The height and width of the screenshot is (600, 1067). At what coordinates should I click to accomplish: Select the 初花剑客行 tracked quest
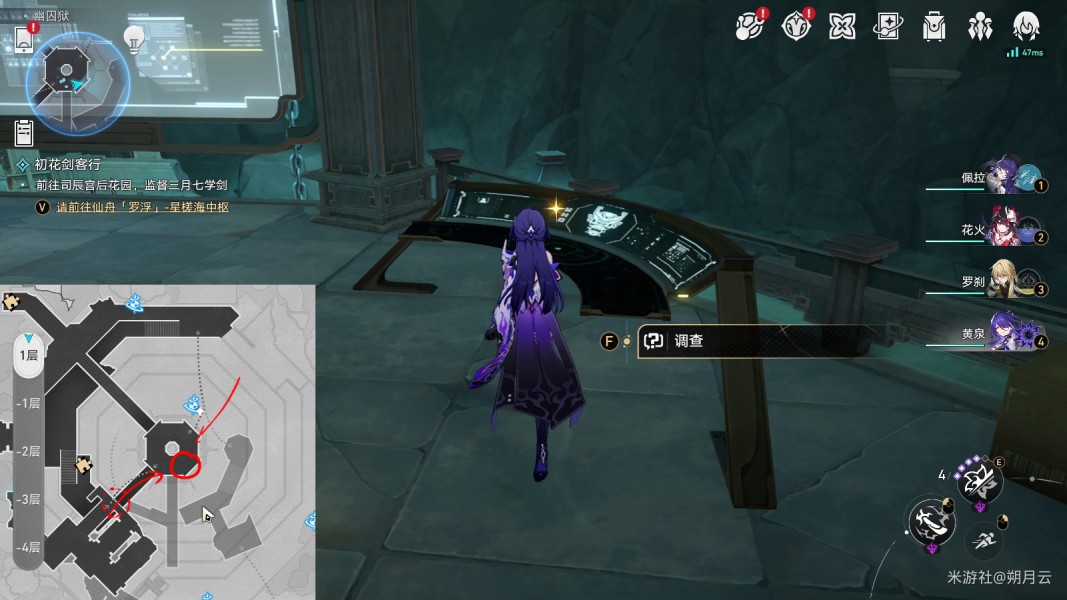[x=68, y=164]
